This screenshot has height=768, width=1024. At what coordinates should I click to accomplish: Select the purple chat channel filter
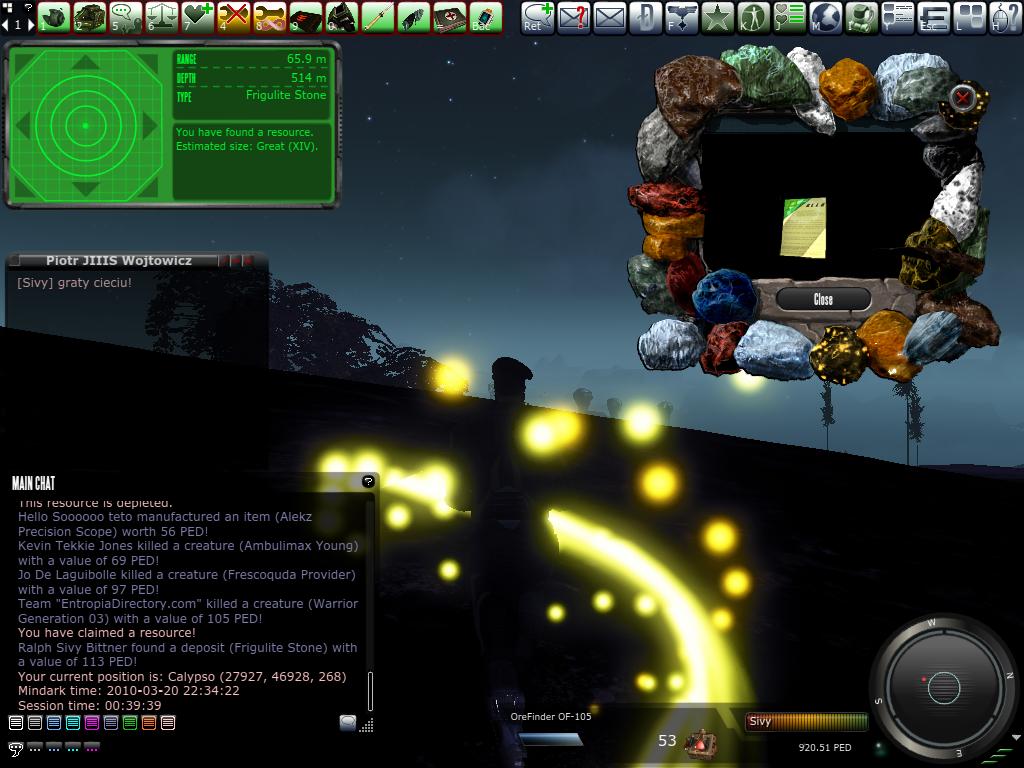coord(92,722)
